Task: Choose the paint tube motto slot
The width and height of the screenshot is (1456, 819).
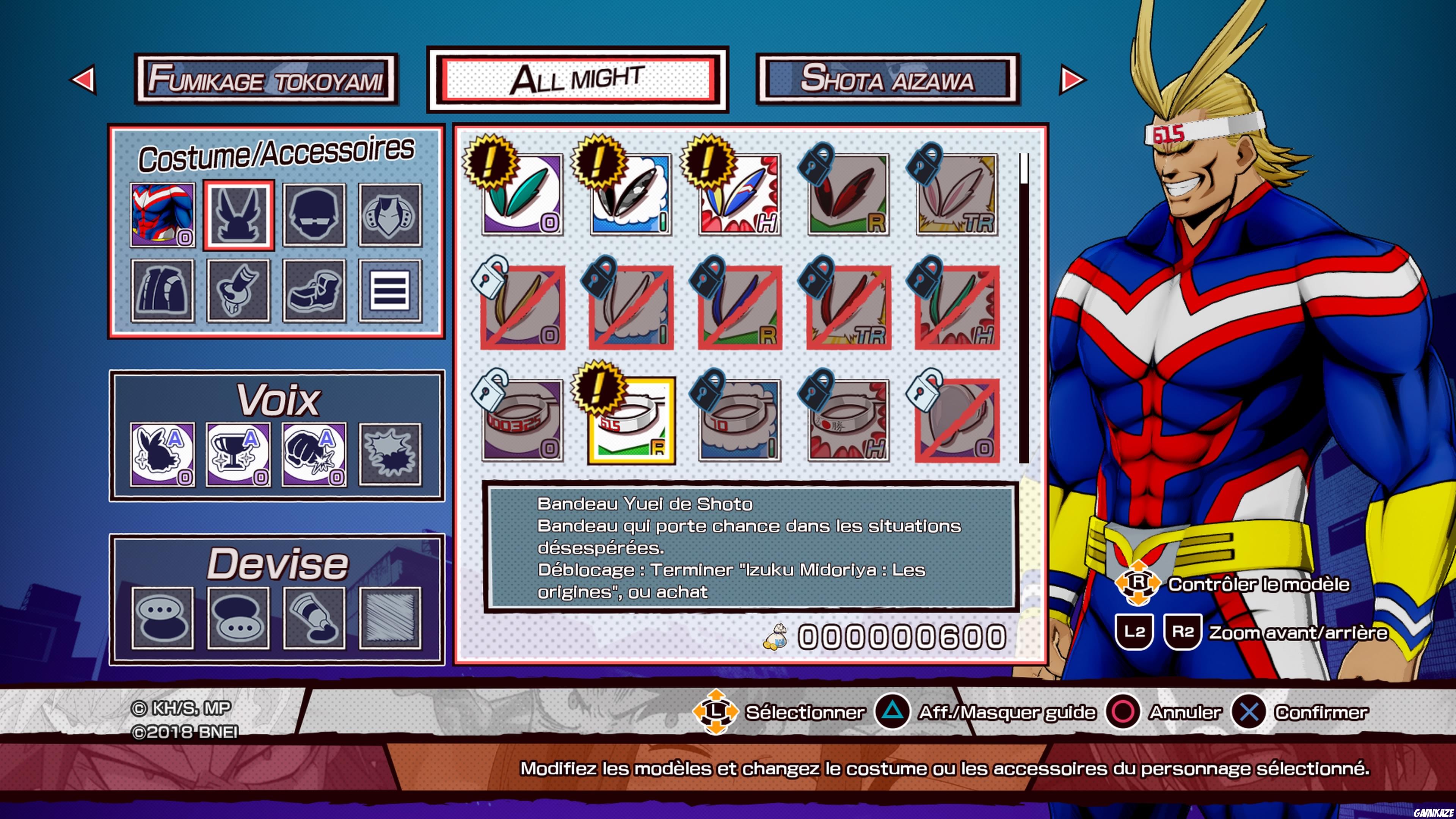Action: click(x=314, y=618)
